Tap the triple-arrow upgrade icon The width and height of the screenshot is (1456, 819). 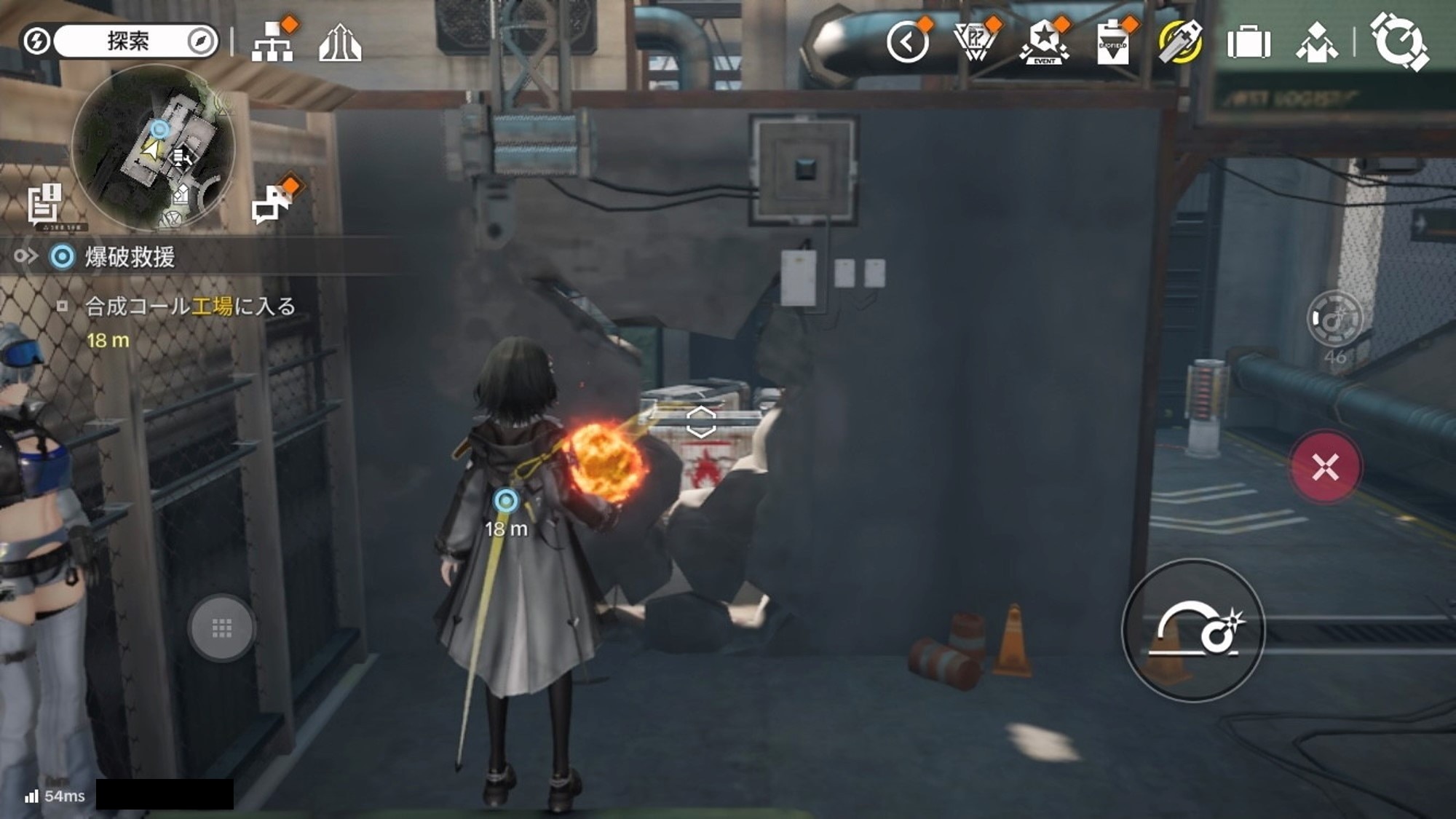tap(340, 44)
